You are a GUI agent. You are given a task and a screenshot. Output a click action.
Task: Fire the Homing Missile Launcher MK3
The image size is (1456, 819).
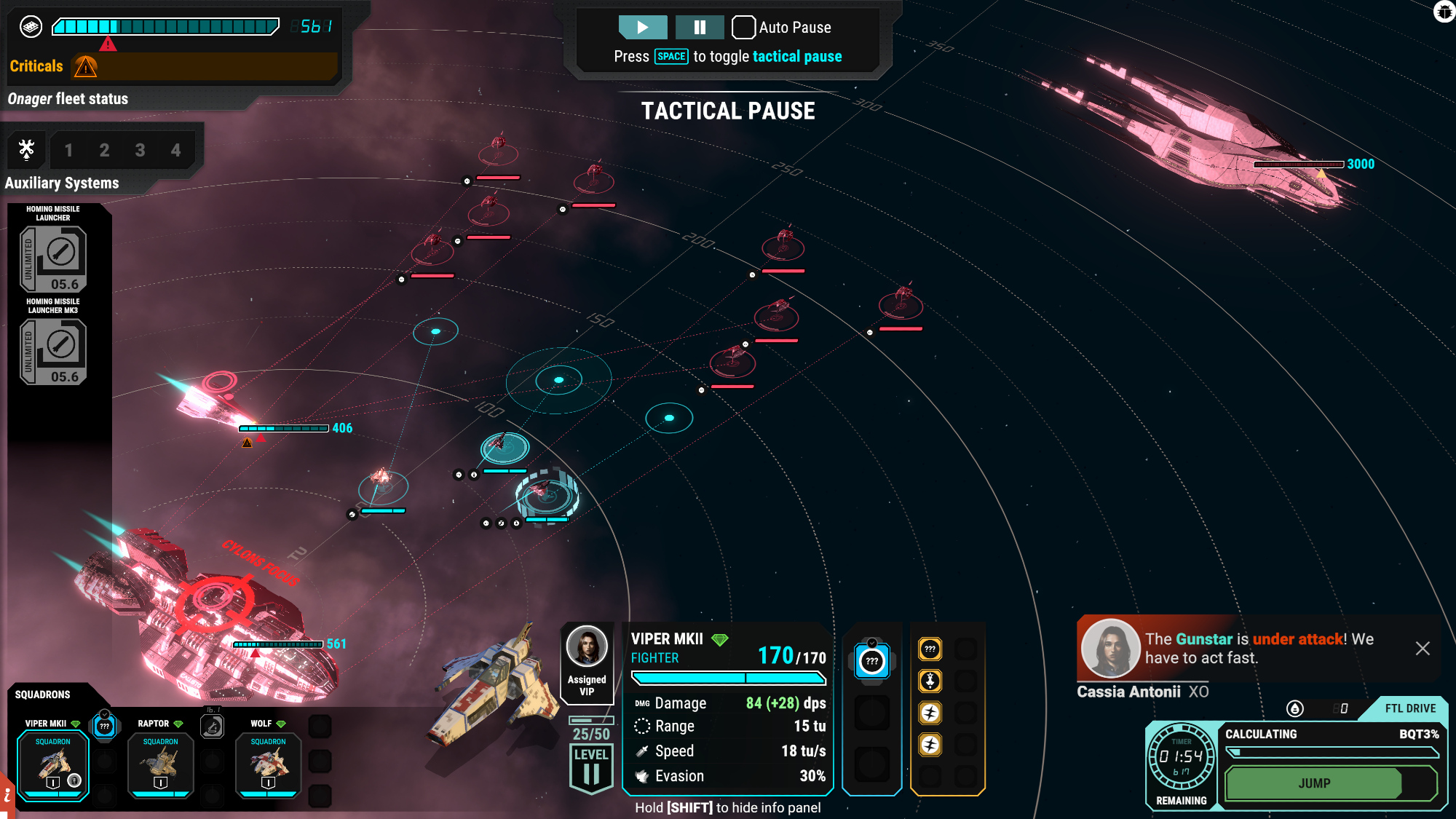tap(53, 352)
